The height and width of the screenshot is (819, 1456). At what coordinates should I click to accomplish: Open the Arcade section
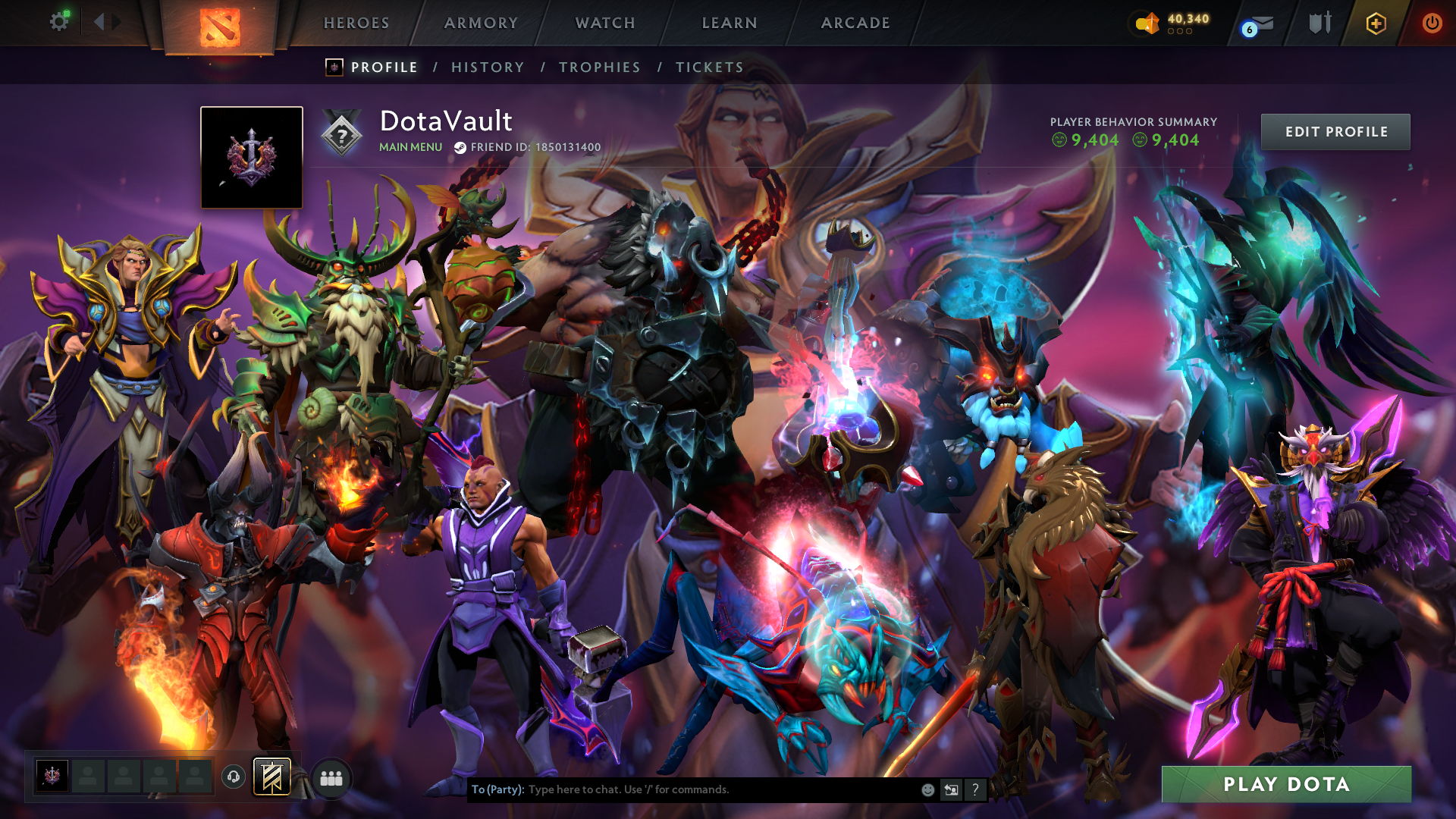(x=855, y=23)
